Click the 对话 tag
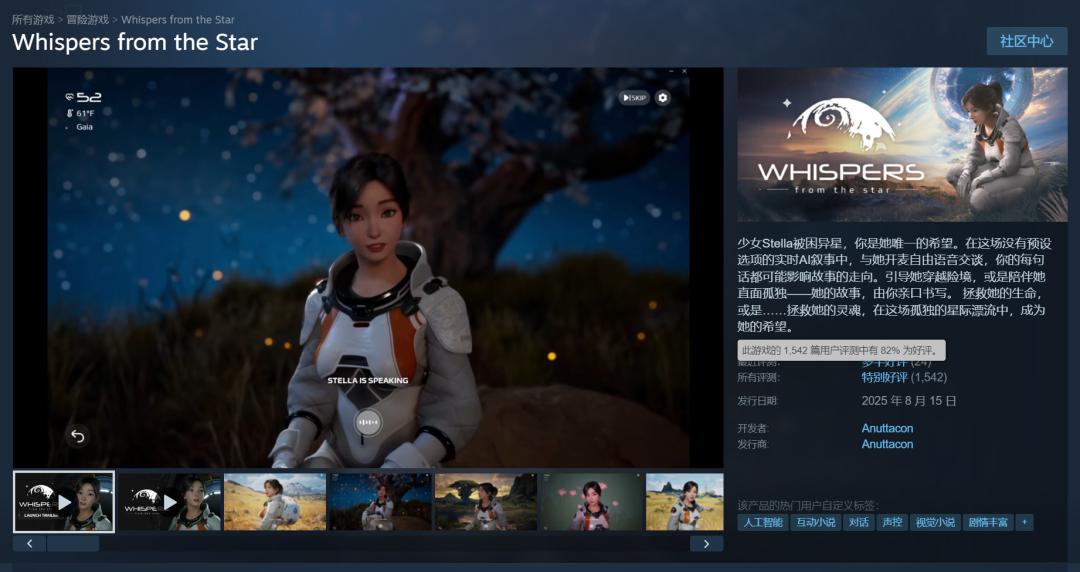This screenshot has width=1080, height=572. pyautogui.click(x=858, y=522)
